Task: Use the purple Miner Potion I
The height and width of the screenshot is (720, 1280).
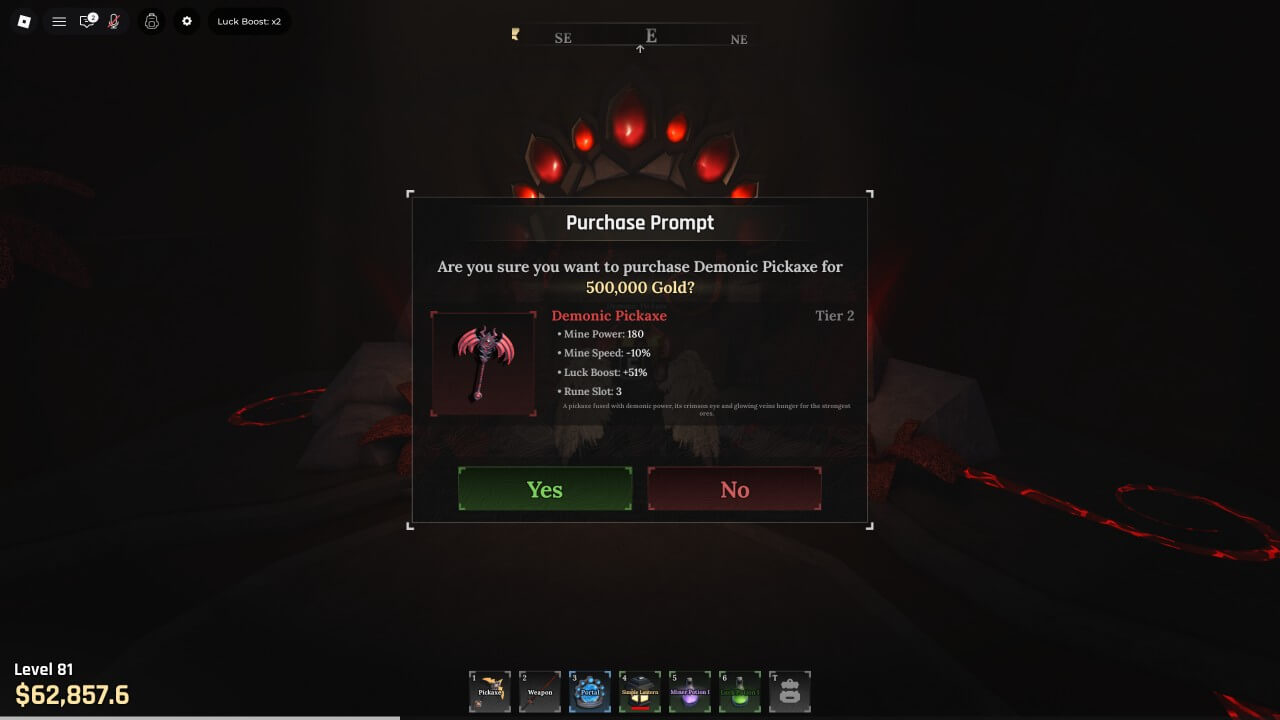Action: [690, 692]
